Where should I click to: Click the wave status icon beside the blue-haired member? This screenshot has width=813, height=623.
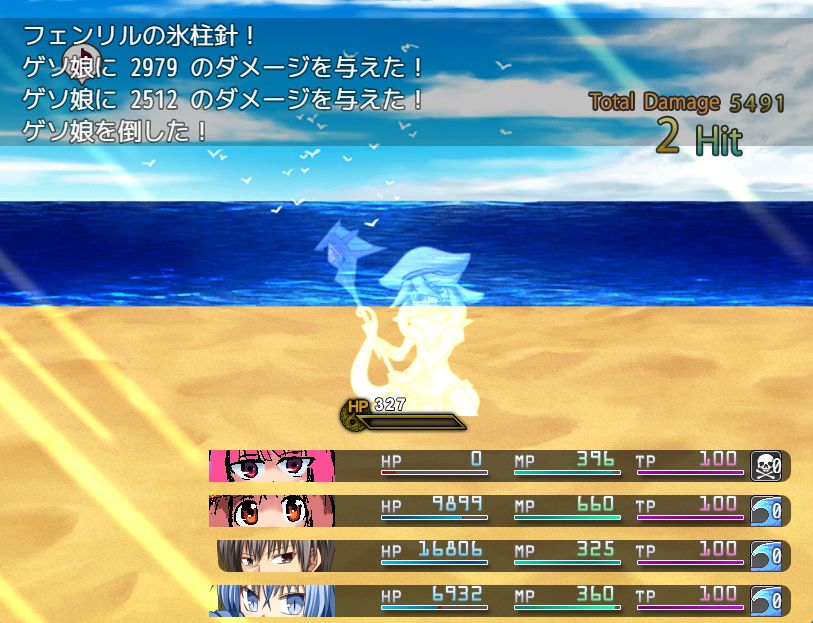766,600
